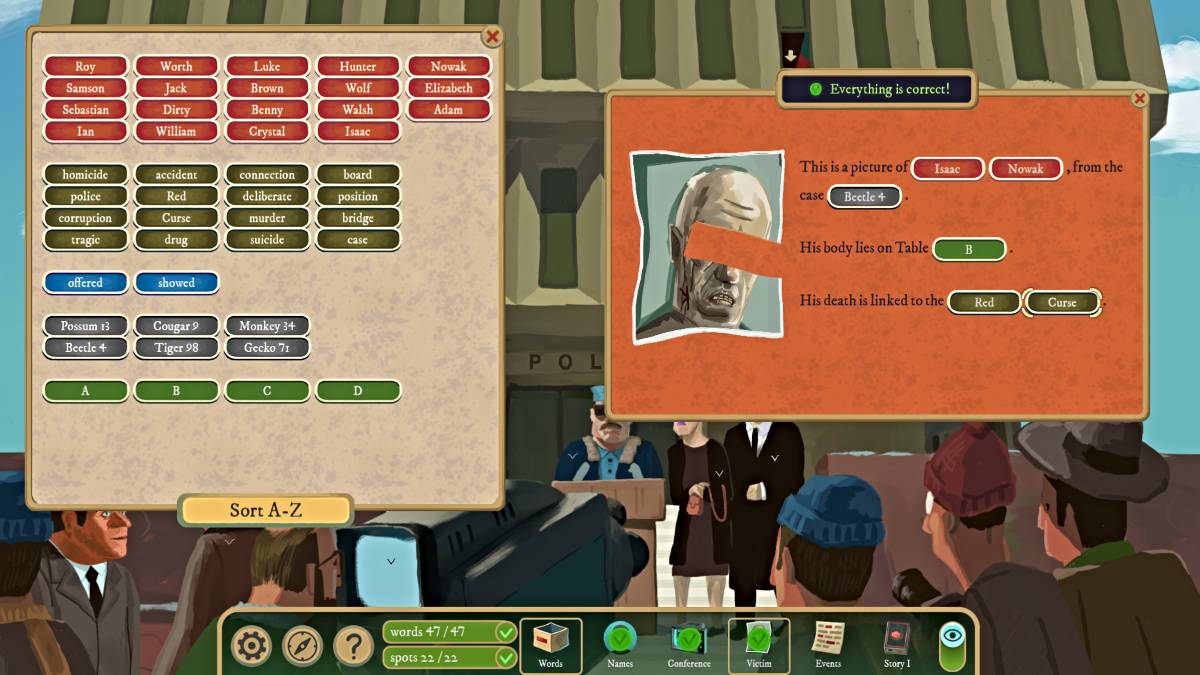Open the compass navigation button
Viewport: 1200px width, 675px height.
(x=302, y=646)
